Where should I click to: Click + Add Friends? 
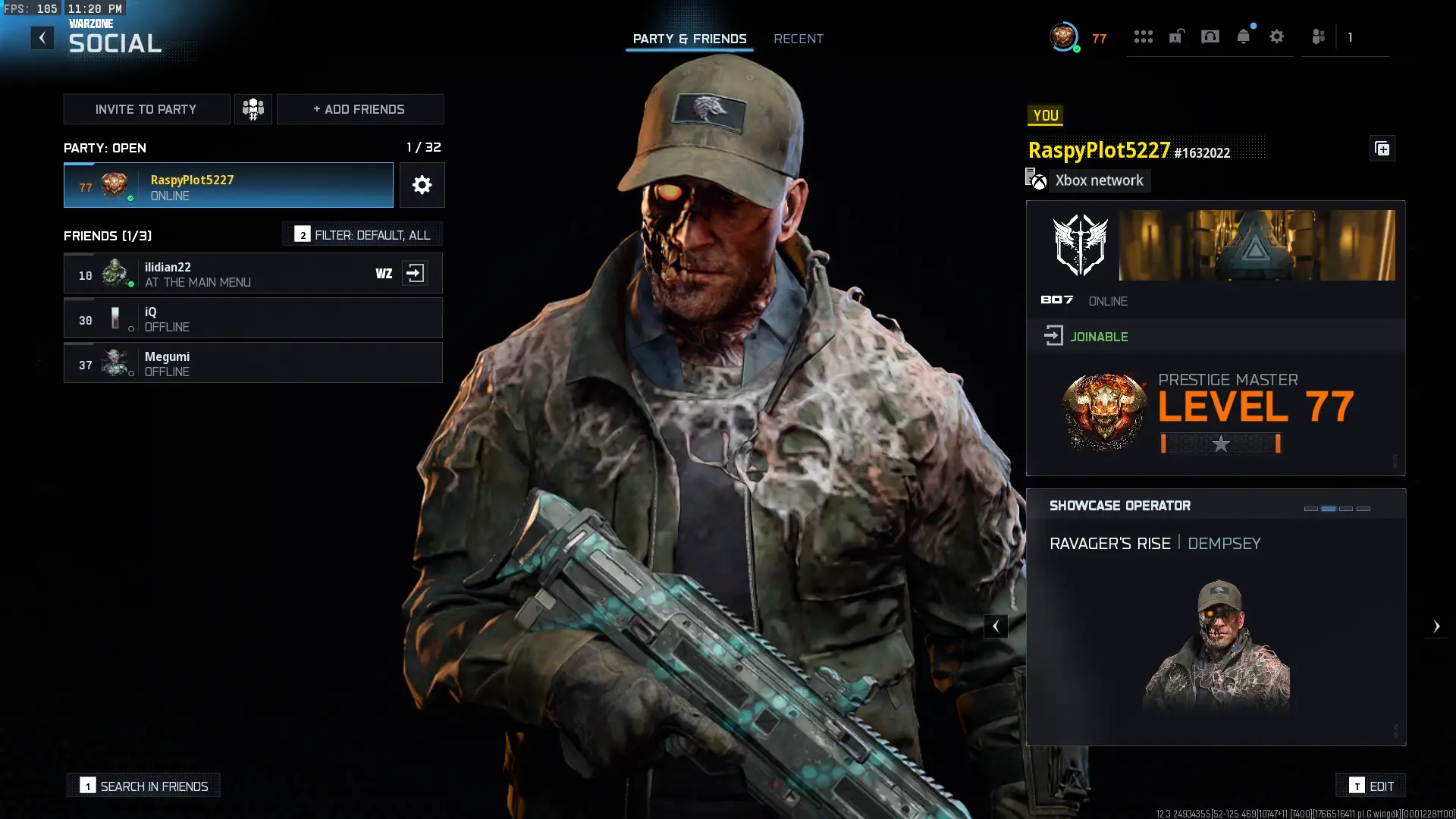[359, 108]
